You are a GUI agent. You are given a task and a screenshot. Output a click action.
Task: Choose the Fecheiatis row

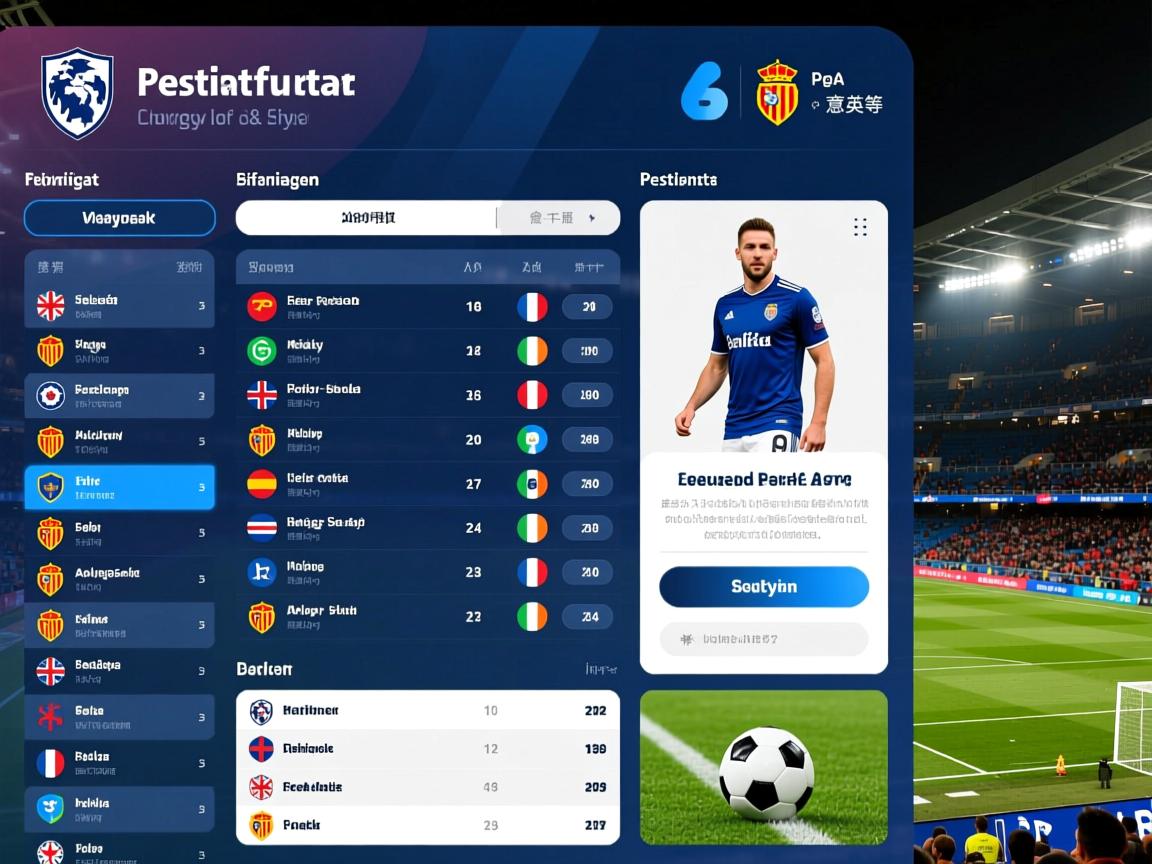click(427, 787)
